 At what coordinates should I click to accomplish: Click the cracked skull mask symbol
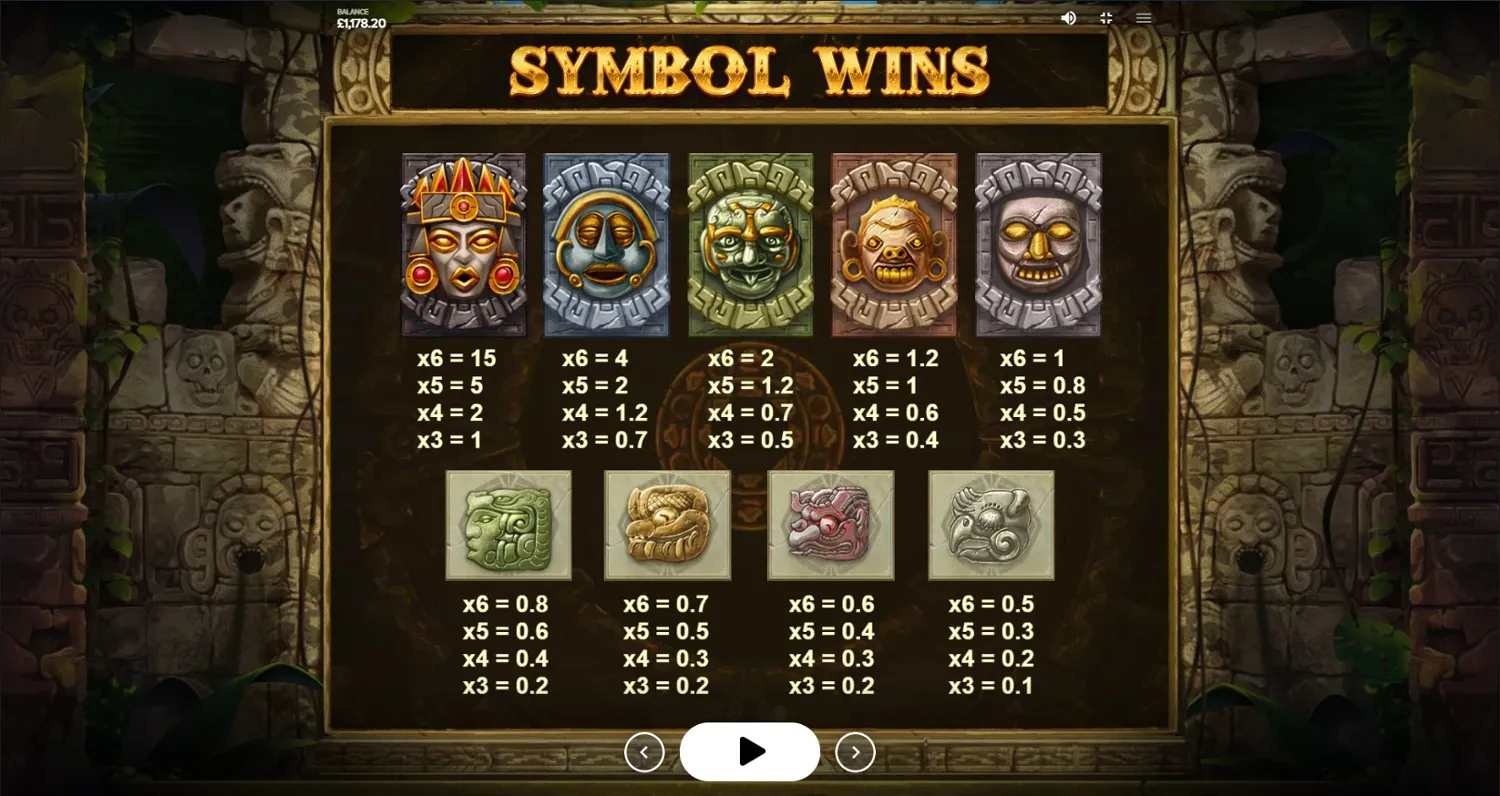click(1039, 244)
